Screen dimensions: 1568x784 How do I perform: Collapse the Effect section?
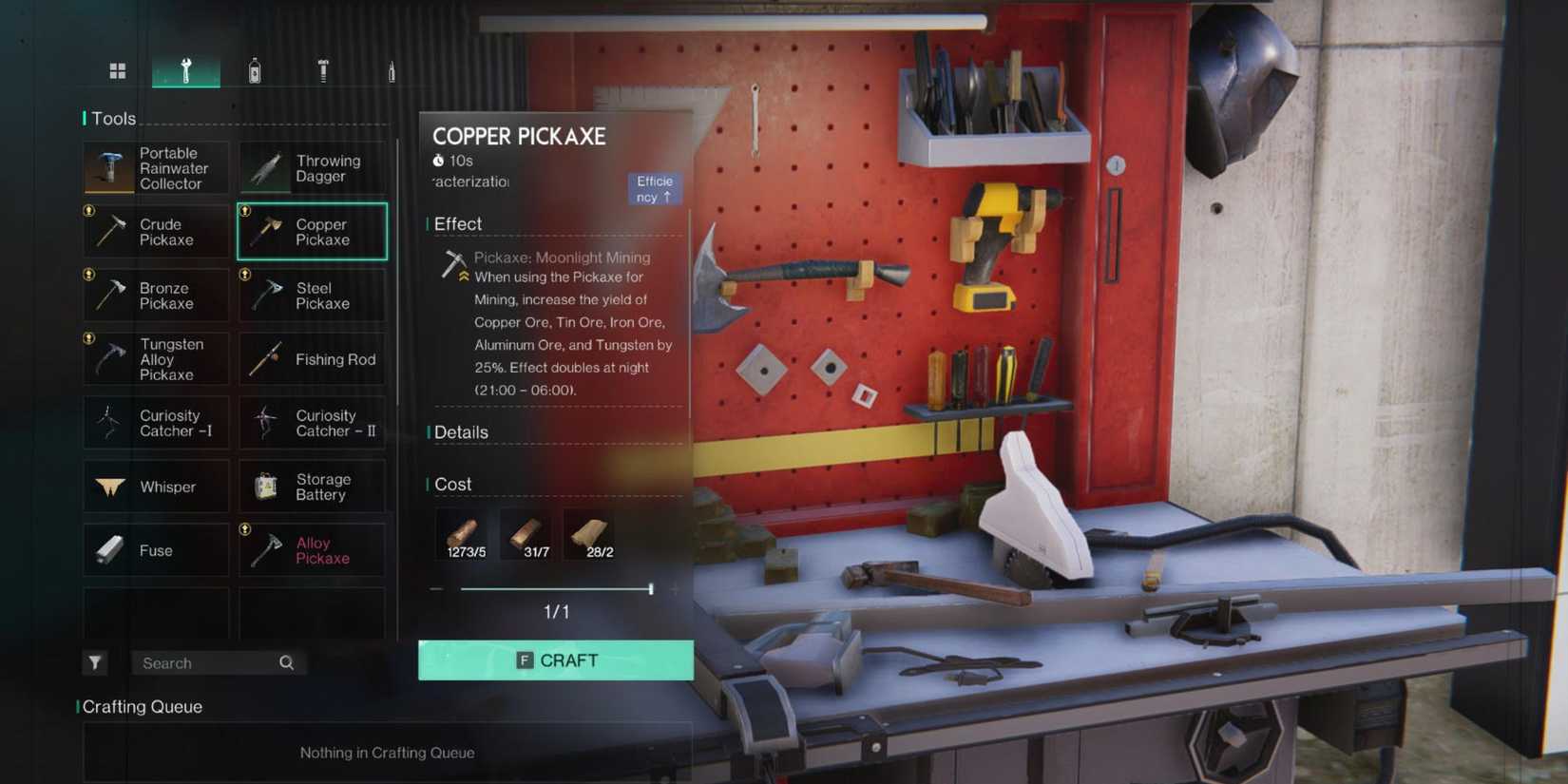coord(458,223)
